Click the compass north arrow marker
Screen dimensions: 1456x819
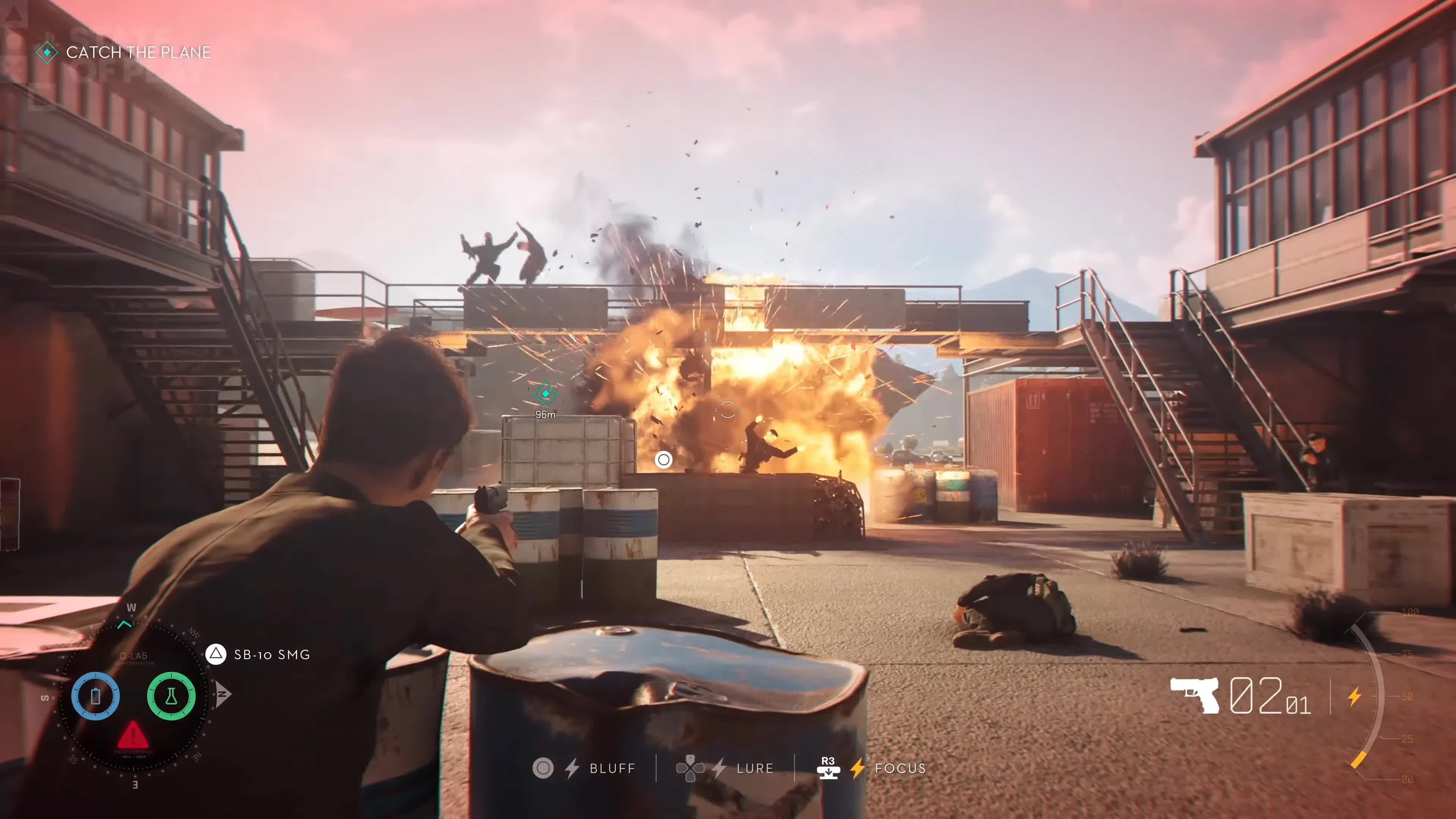223,694
